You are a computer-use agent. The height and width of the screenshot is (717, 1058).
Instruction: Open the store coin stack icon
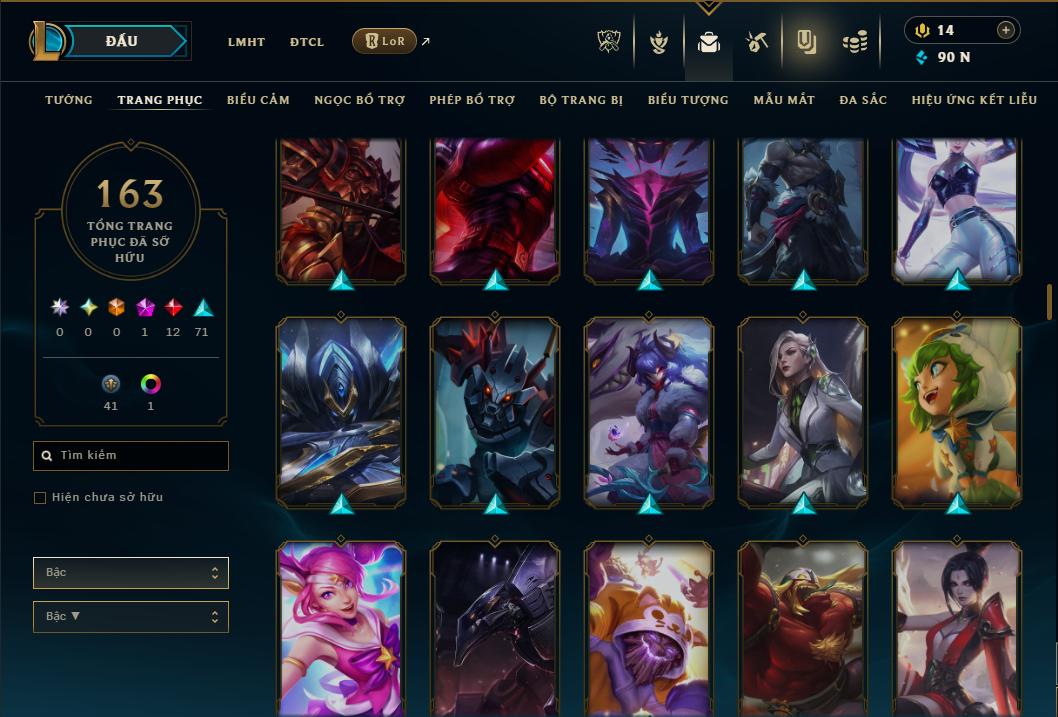coord(854,41)
